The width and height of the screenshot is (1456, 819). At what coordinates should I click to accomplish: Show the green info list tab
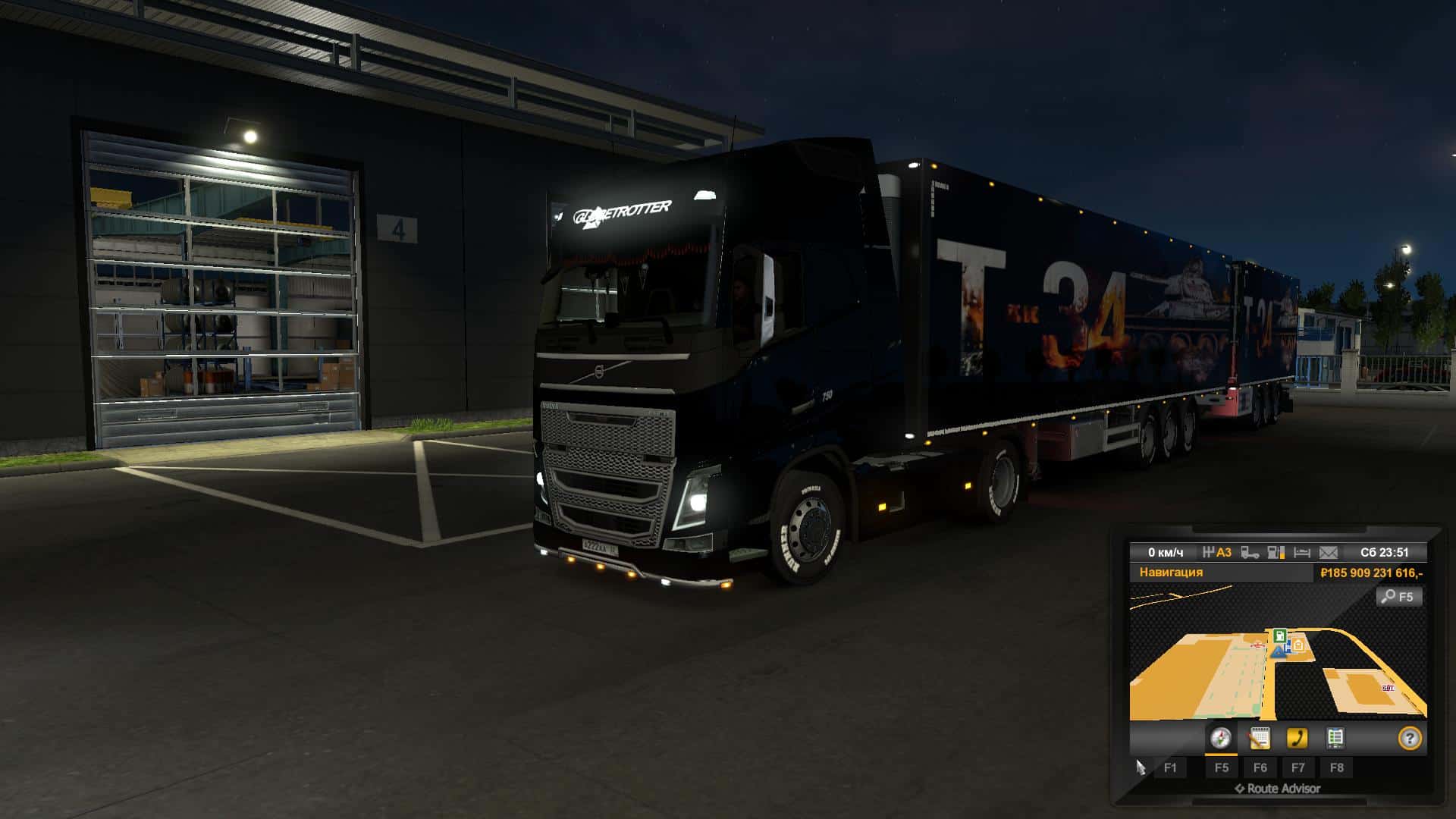(1335, 738)
